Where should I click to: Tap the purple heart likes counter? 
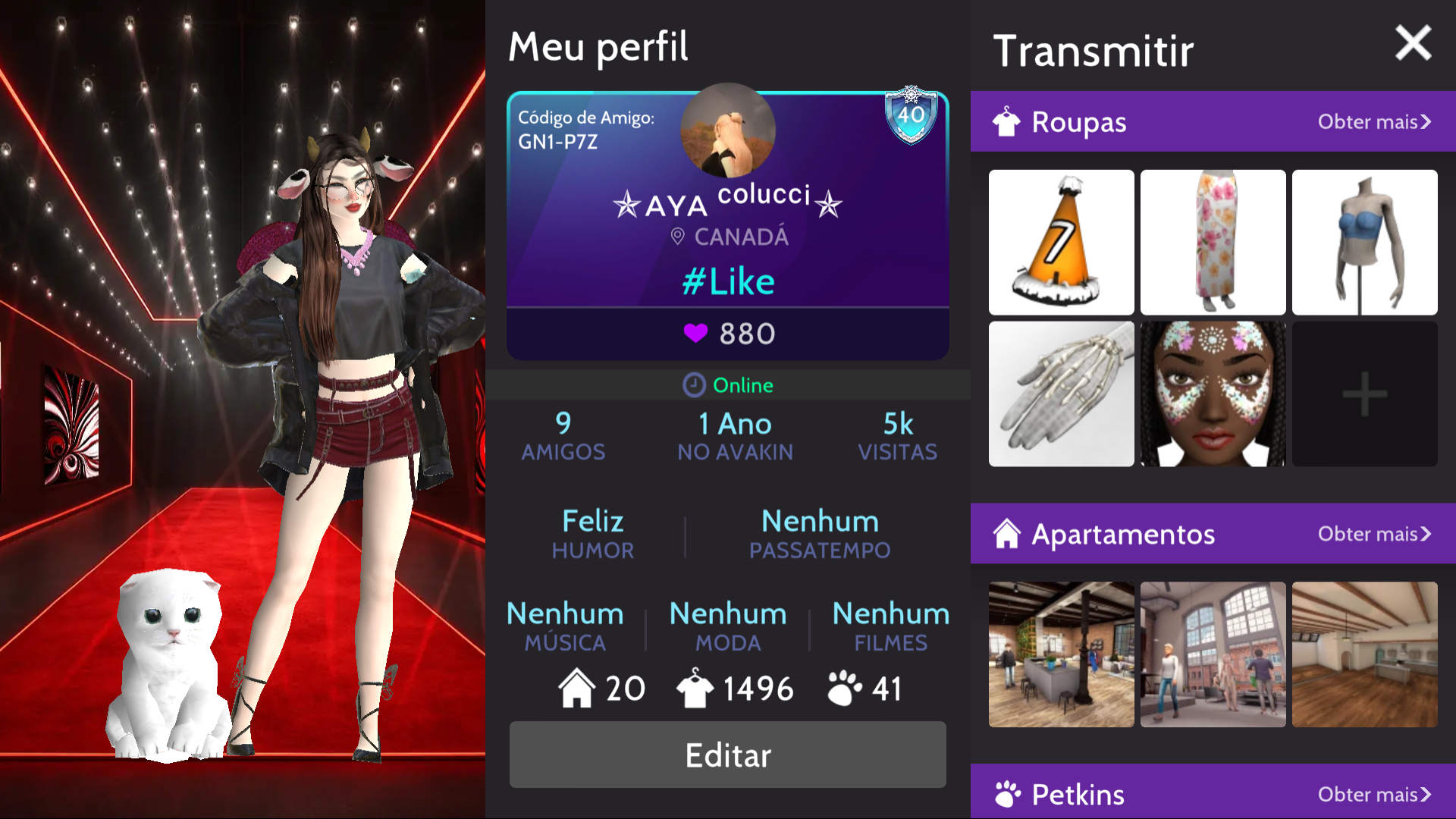727,334
